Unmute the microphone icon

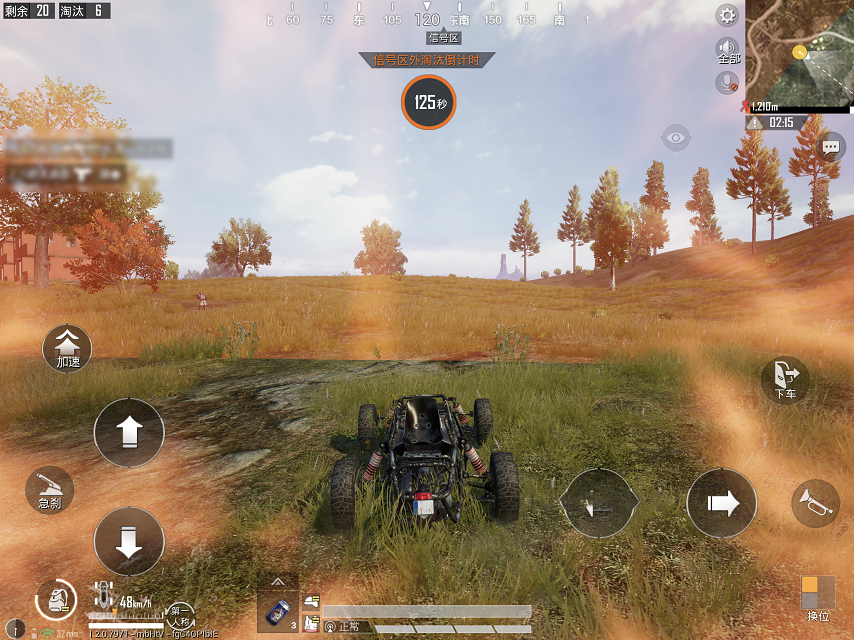tap(727, 83)
